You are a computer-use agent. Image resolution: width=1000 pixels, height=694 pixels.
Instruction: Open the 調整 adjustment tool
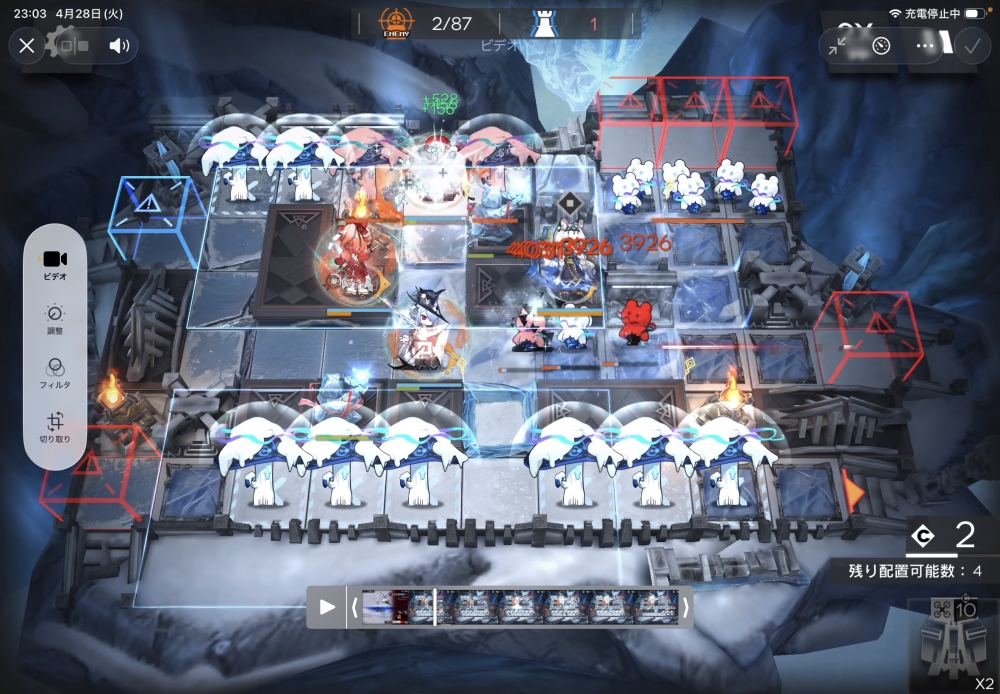coord(55,319)
